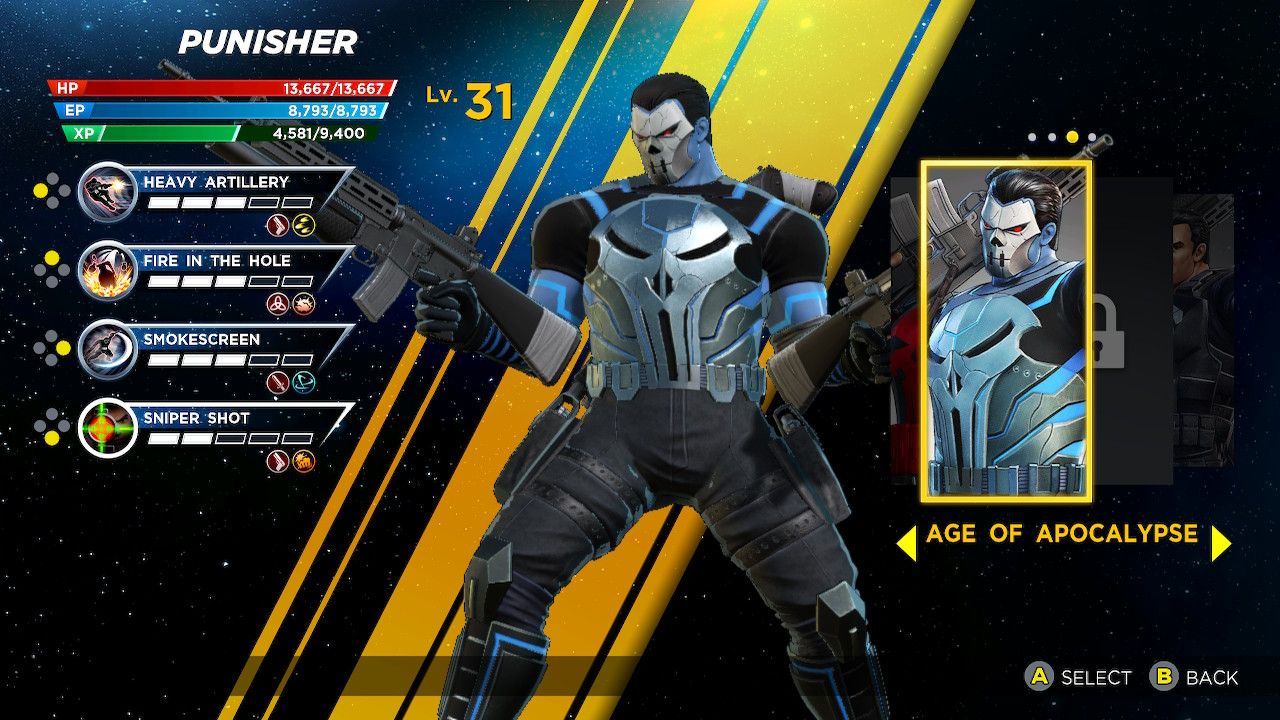Viewport: 1280px width, 720px height.
Task: Select the Heavy Artillery ability
Action: pyautogui.click(x=107, y=191)
